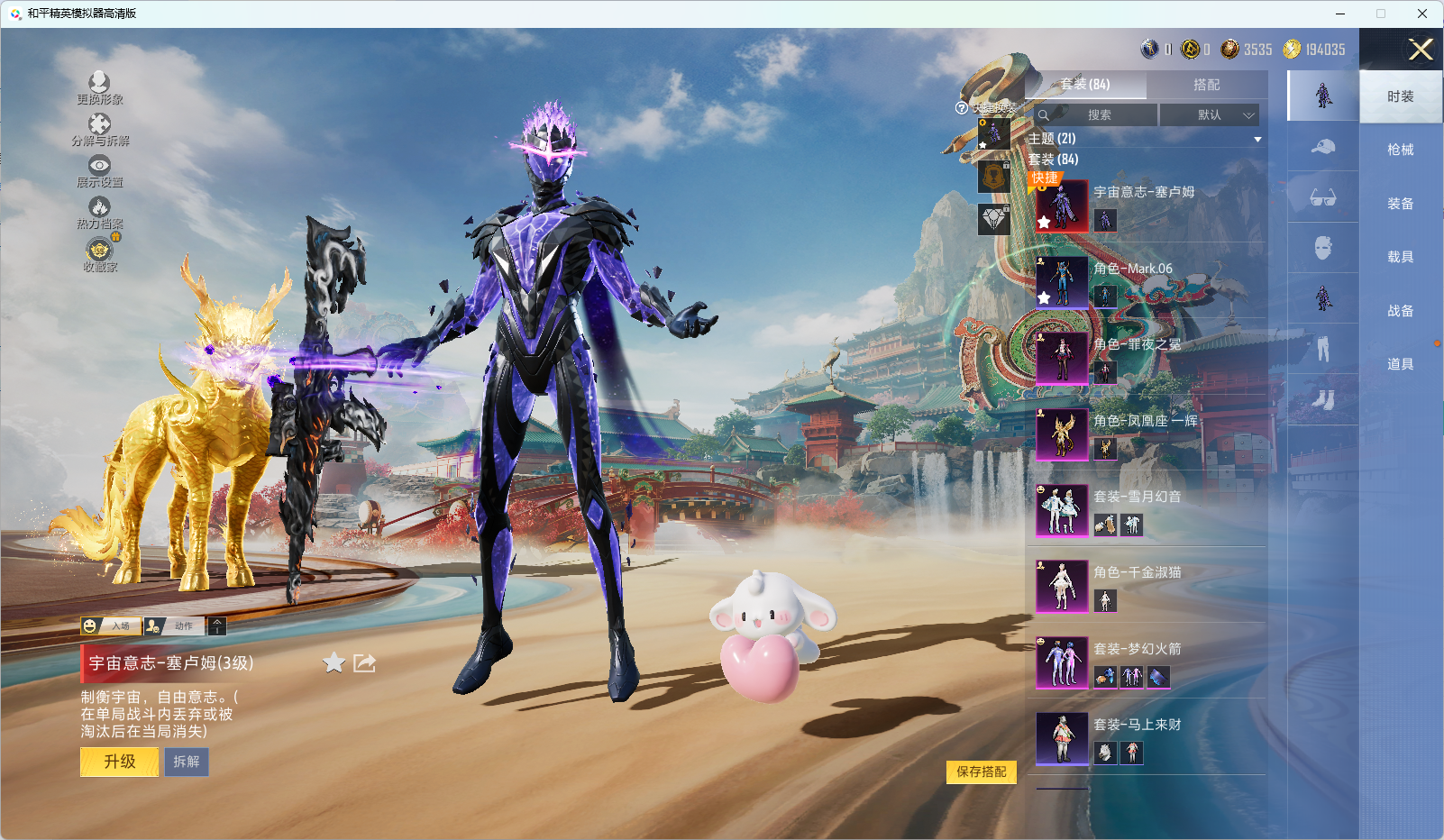Expand the 主题 (21) section

[x=1257, y=140]
